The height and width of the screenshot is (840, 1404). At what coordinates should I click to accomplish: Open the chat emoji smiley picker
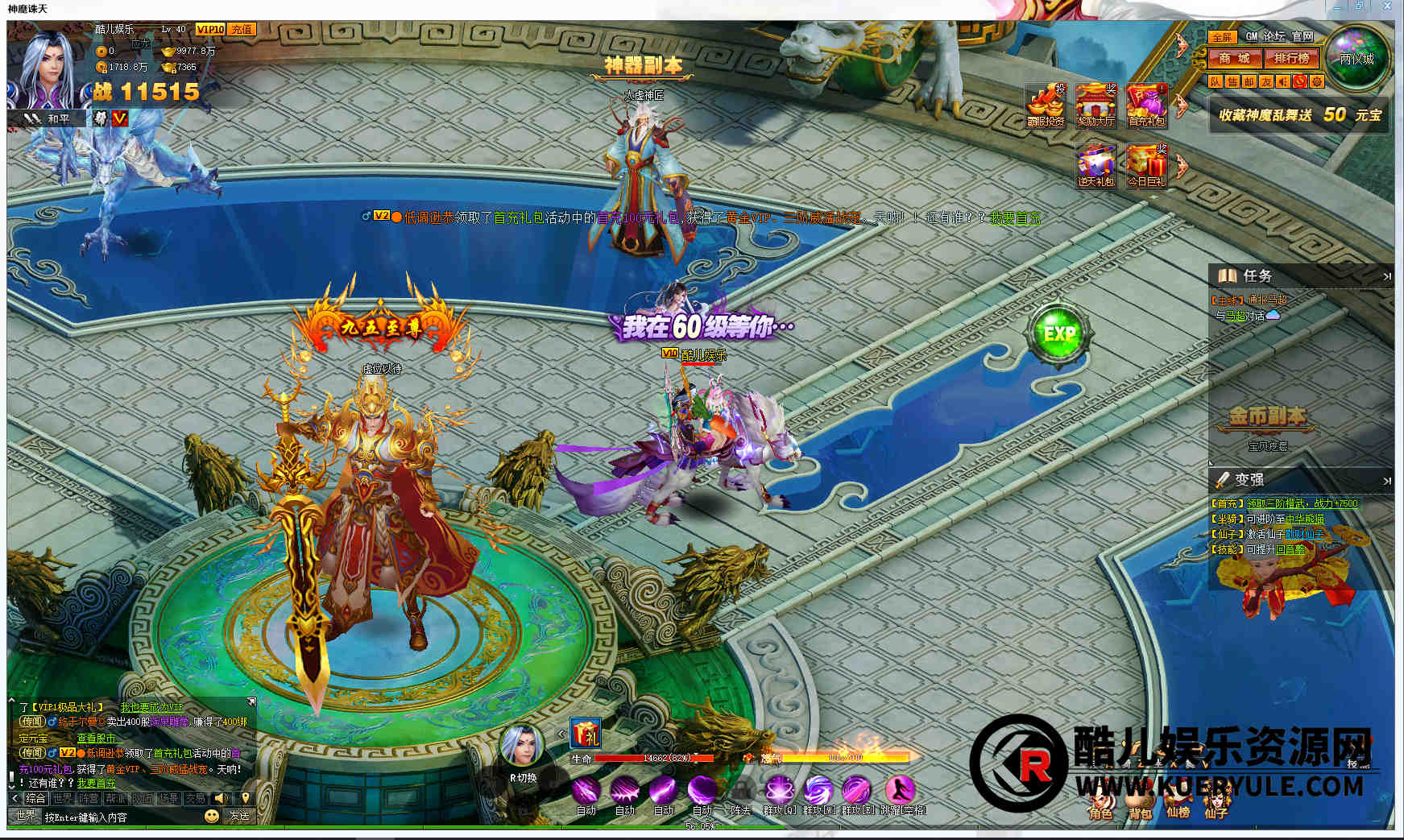212,816
